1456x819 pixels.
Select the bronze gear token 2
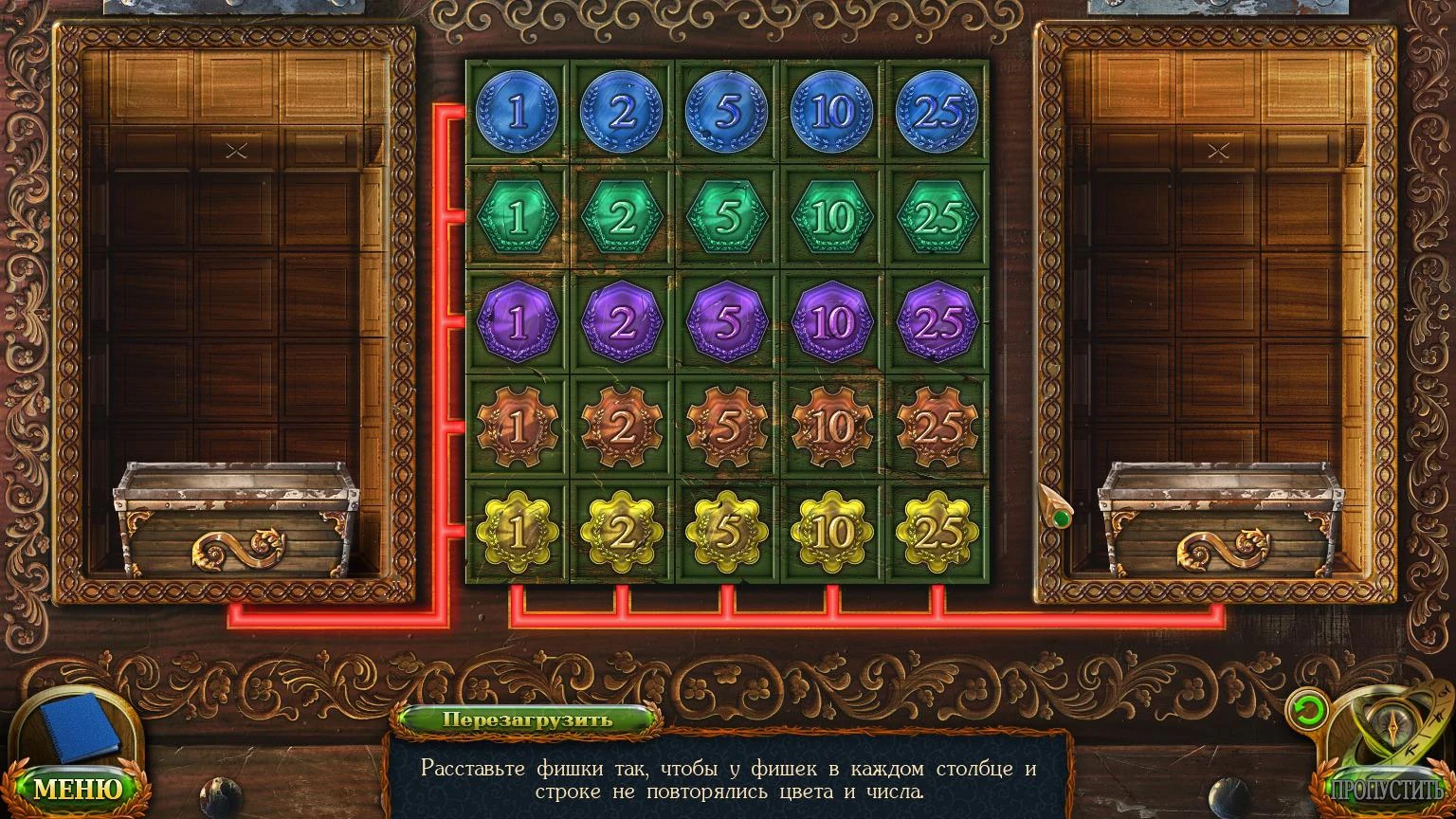tap(623, 428)
